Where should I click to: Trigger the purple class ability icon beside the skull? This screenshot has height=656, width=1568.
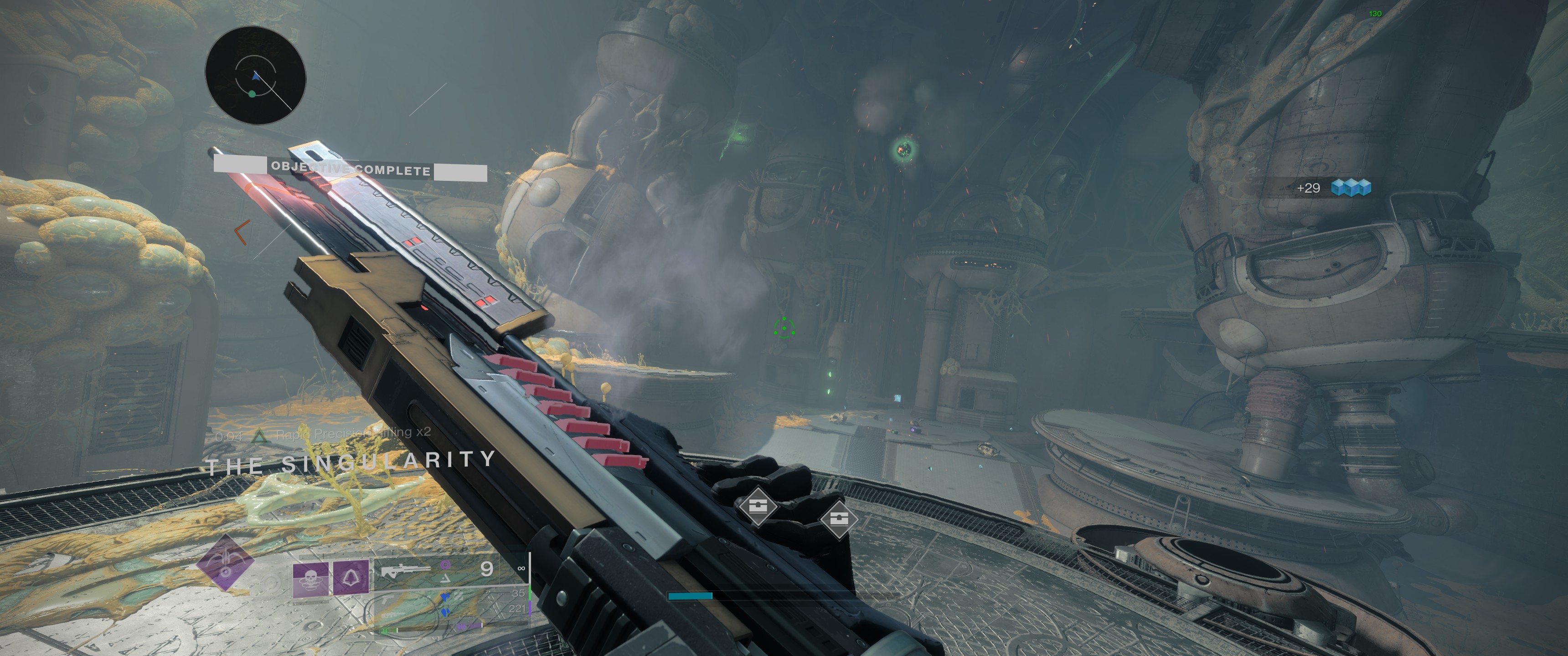tap(351, 576)
